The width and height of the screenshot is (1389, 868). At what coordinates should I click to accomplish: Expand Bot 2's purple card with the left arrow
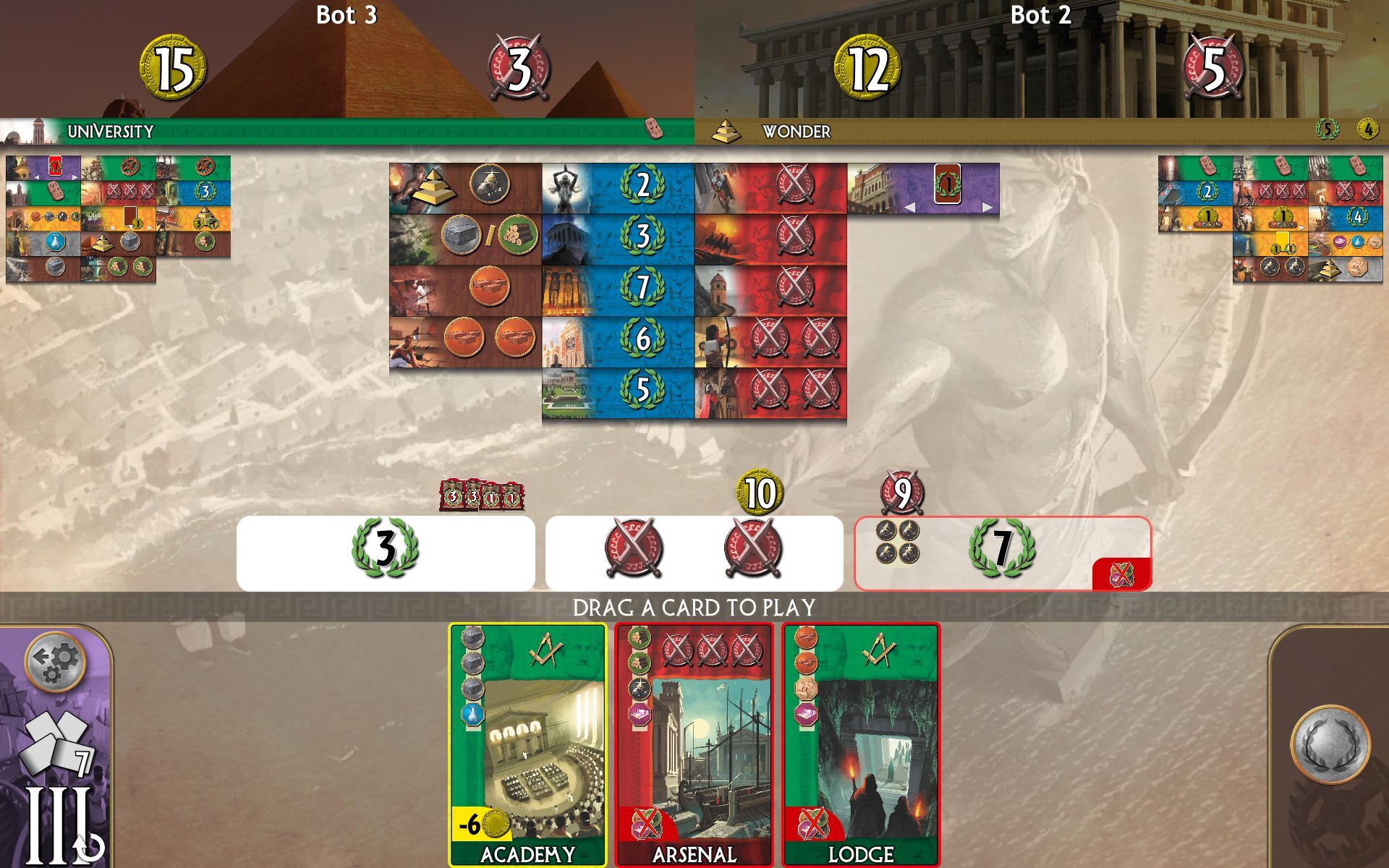point(910,208)
